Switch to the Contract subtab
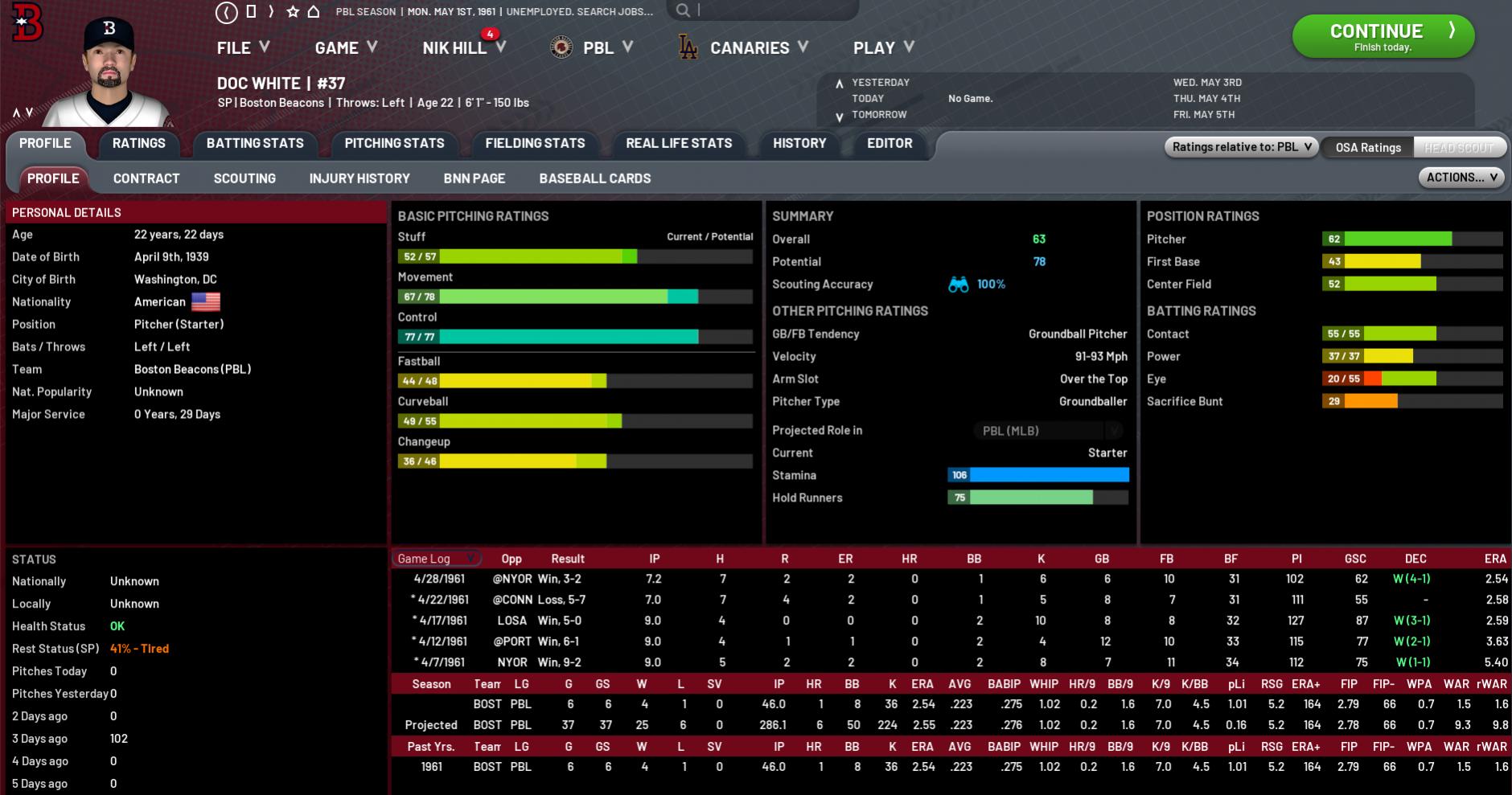This screenshot has width=1512, height=795. pyautogui.click(x=146, y=178)
